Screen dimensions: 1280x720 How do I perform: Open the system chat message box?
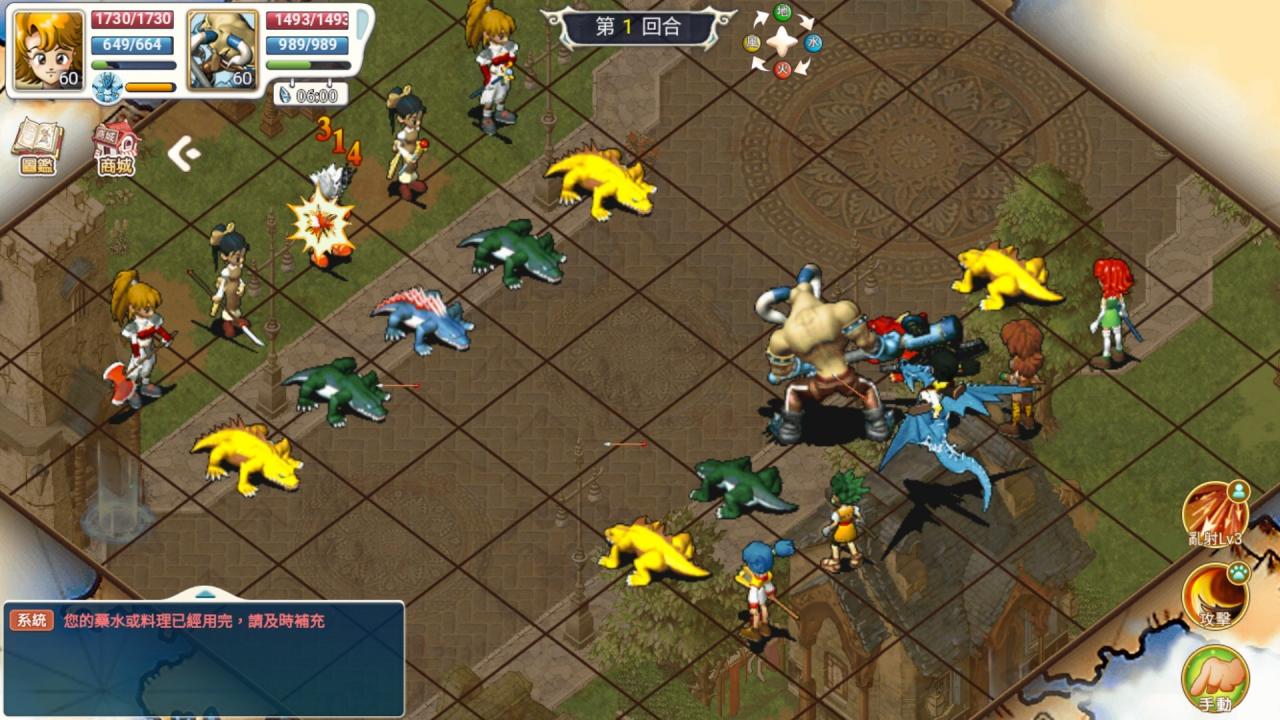point(204,659)
